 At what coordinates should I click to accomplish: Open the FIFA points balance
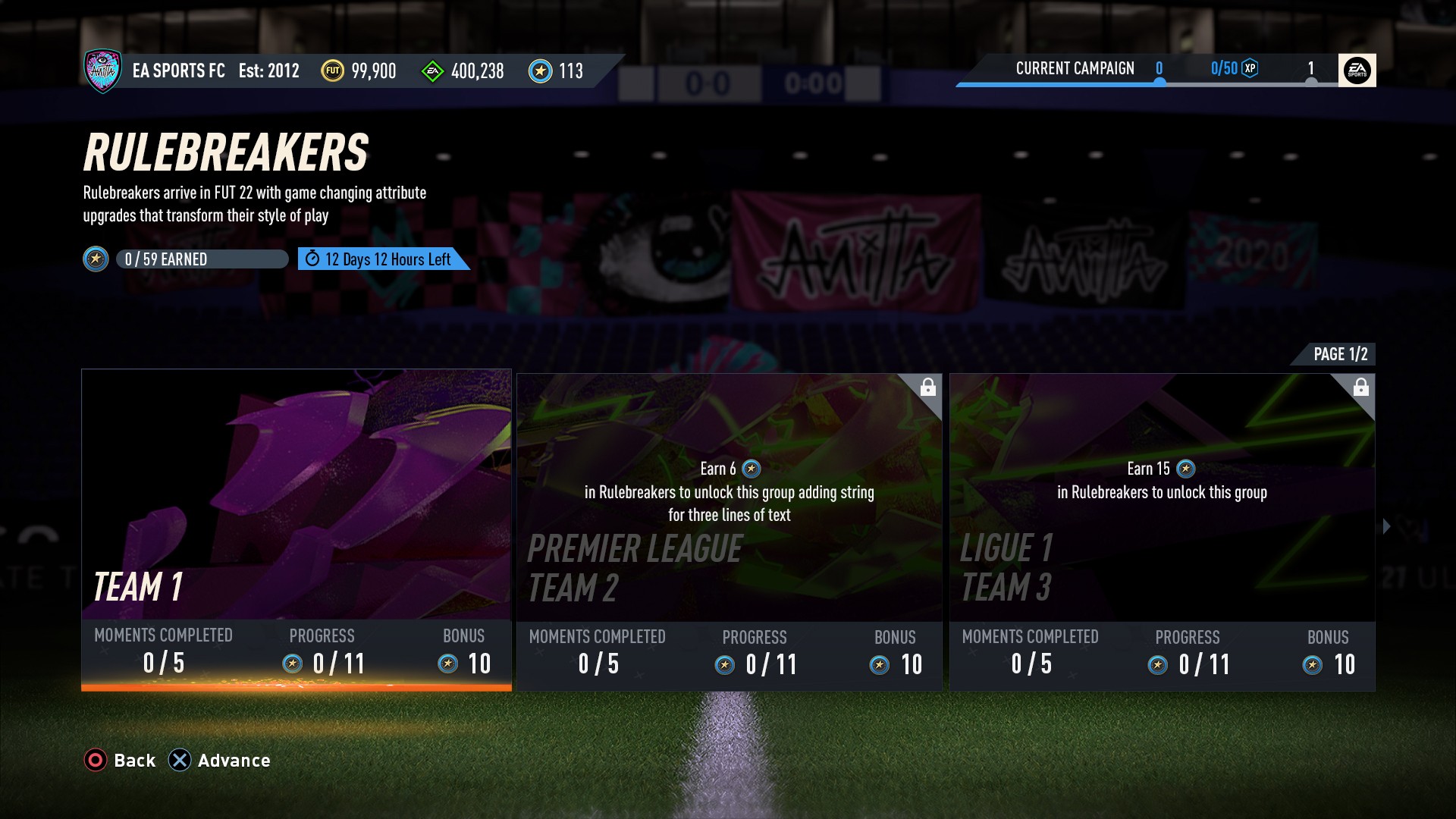pyautogui.click(x=463, y=71)
